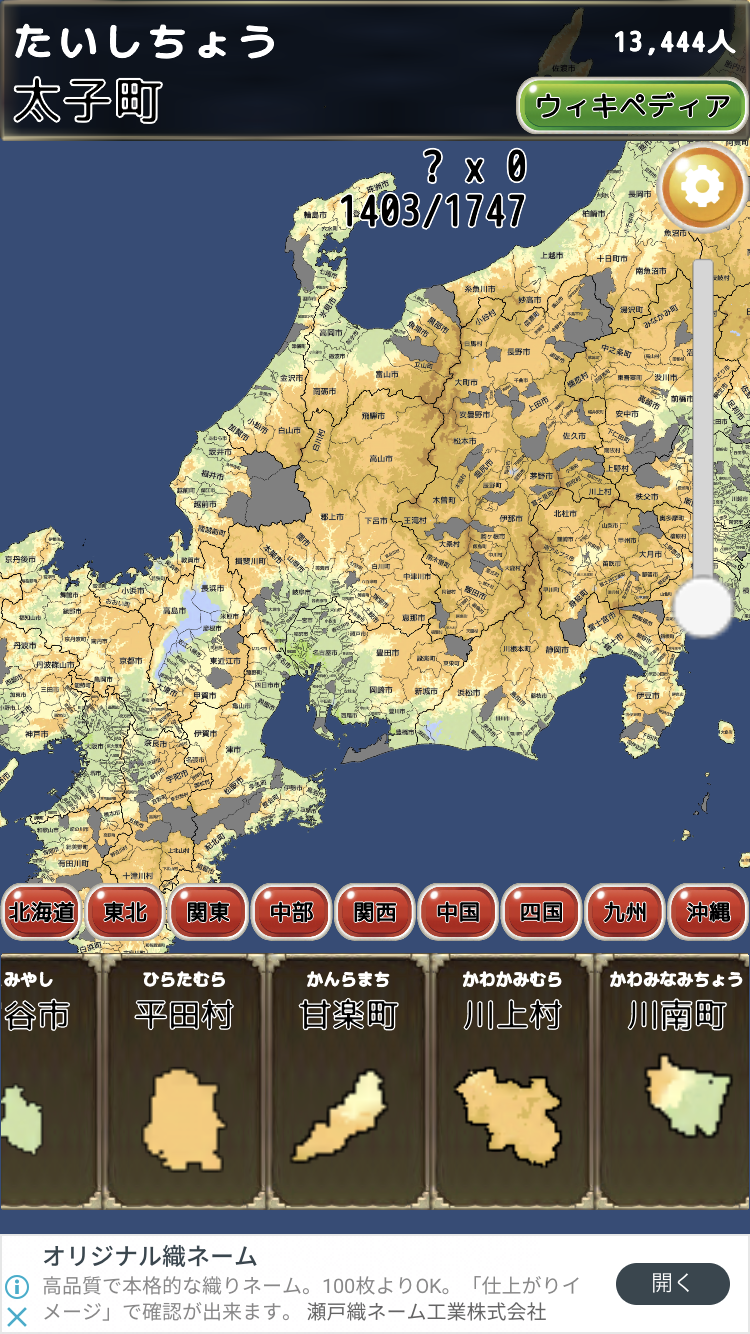Image resolution: width=750 pixels, height=1334 pixels.
Task: Choose the 川上村 municipality card
Action: coord(512,1080)
